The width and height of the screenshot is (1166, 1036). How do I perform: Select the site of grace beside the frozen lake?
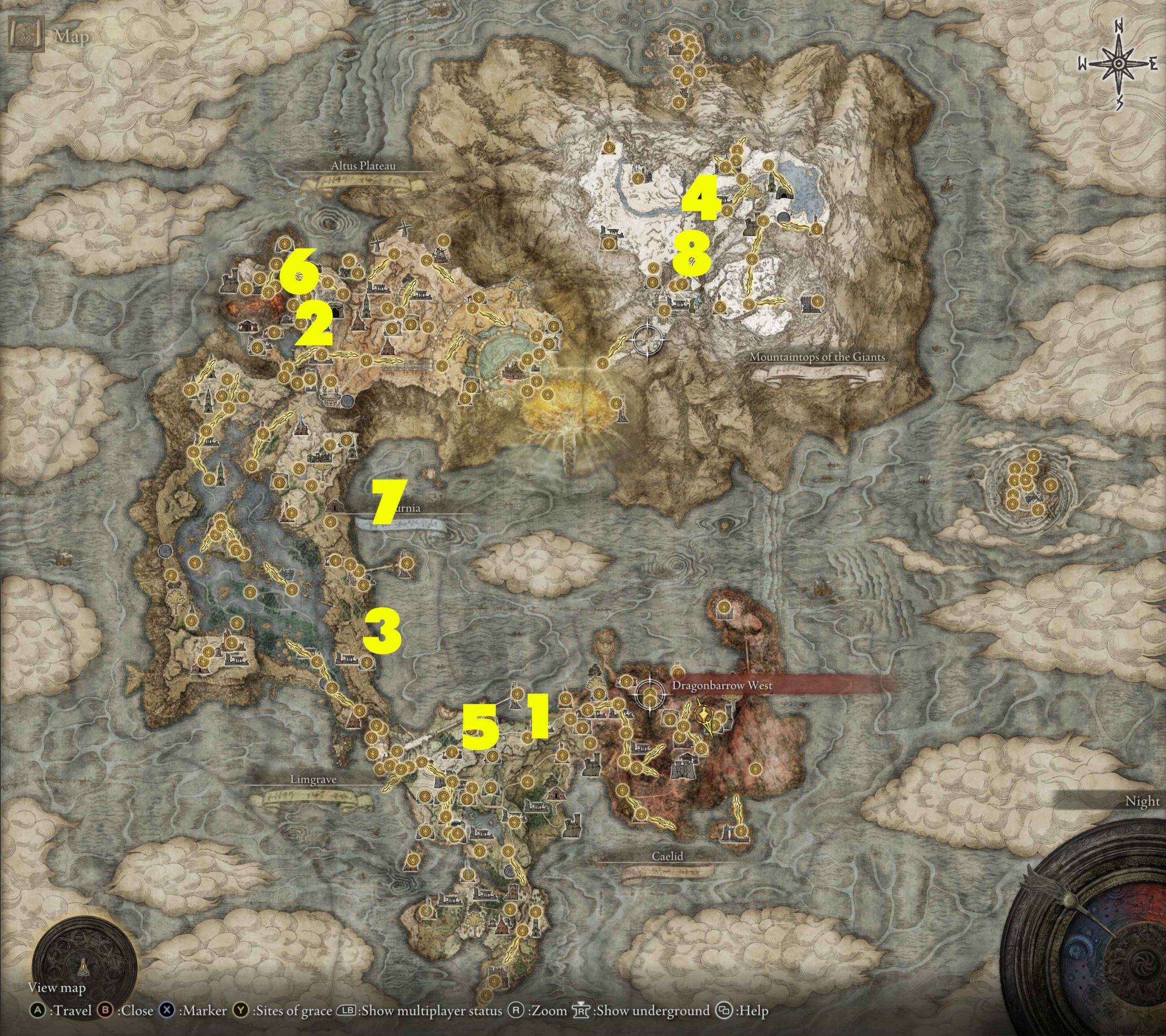coord(769,166)
